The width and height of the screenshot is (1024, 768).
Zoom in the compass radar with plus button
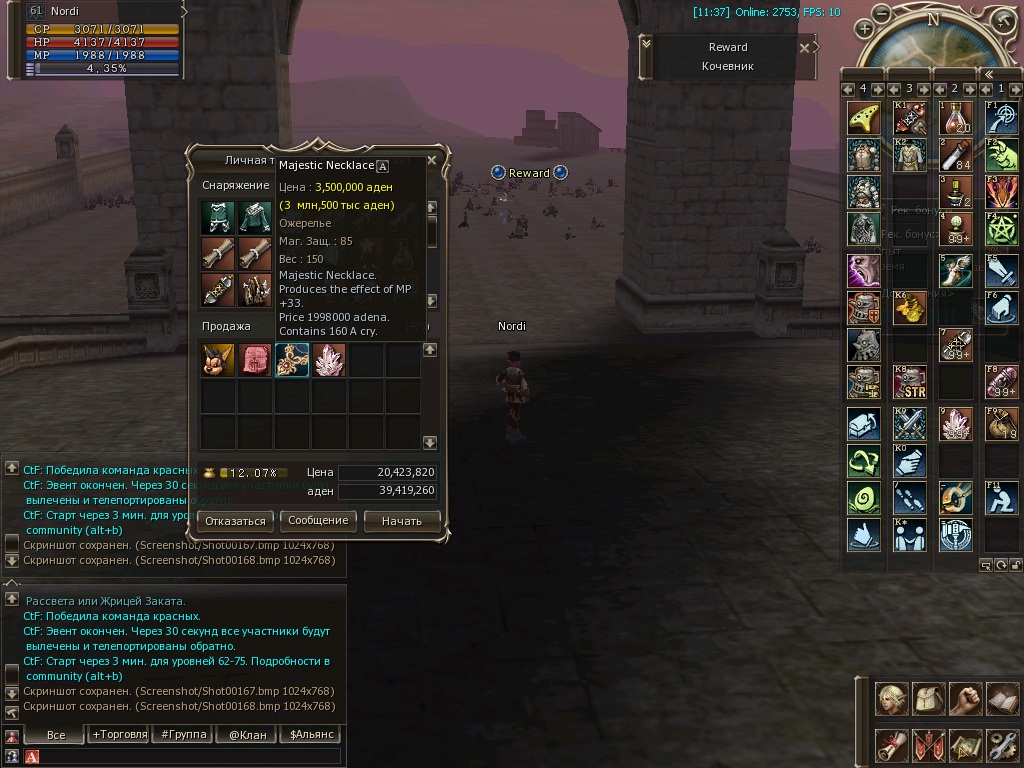tap(864, 29)
